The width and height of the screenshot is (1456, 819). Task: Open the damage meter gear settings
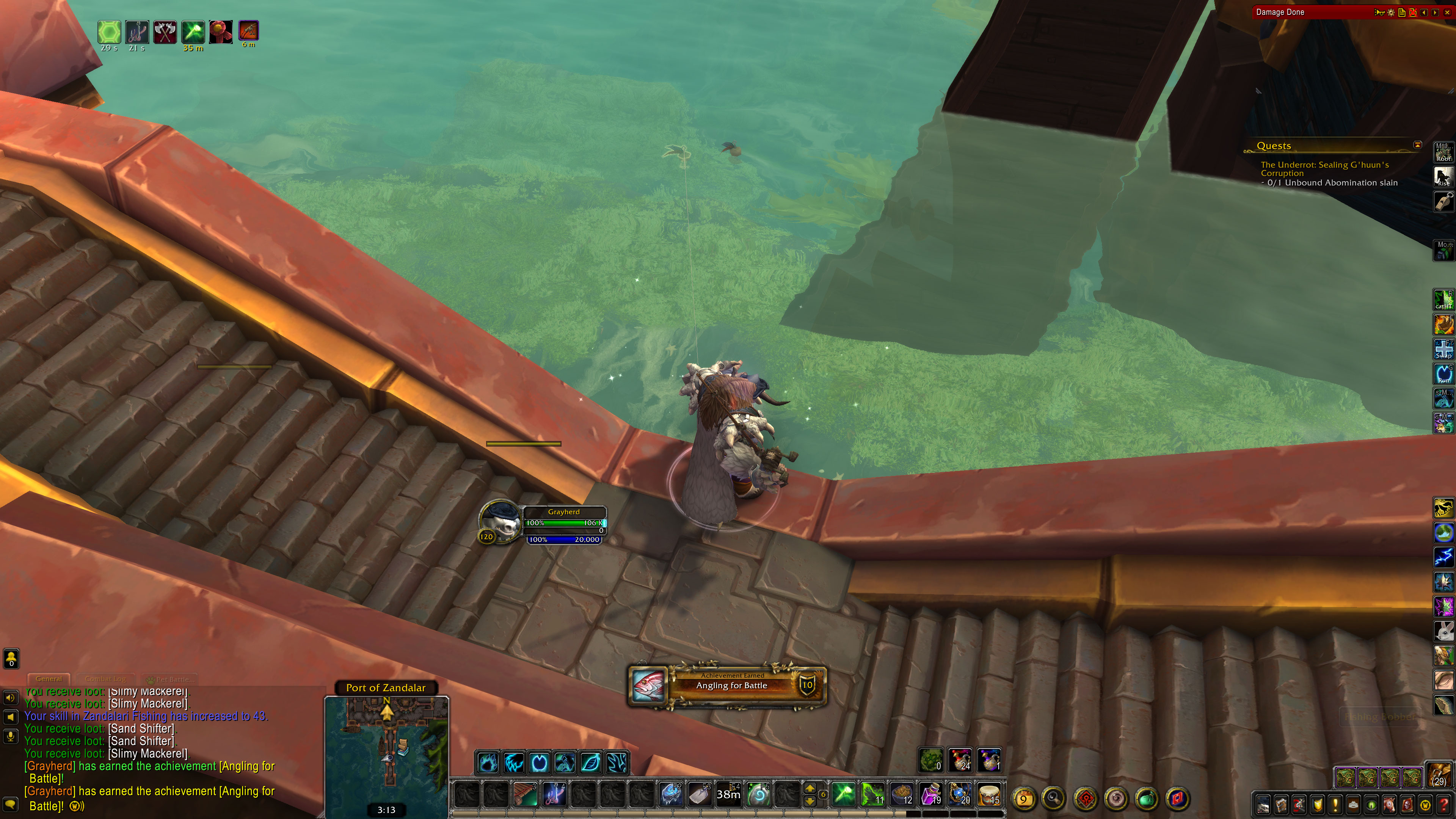1390,13
